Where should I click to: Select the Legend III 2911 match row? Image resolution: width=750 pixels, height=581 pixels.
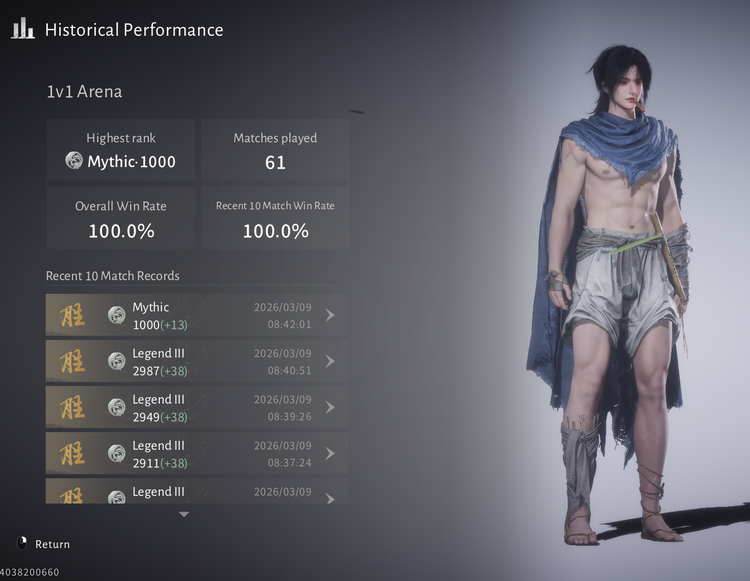(x=197, y=453)
